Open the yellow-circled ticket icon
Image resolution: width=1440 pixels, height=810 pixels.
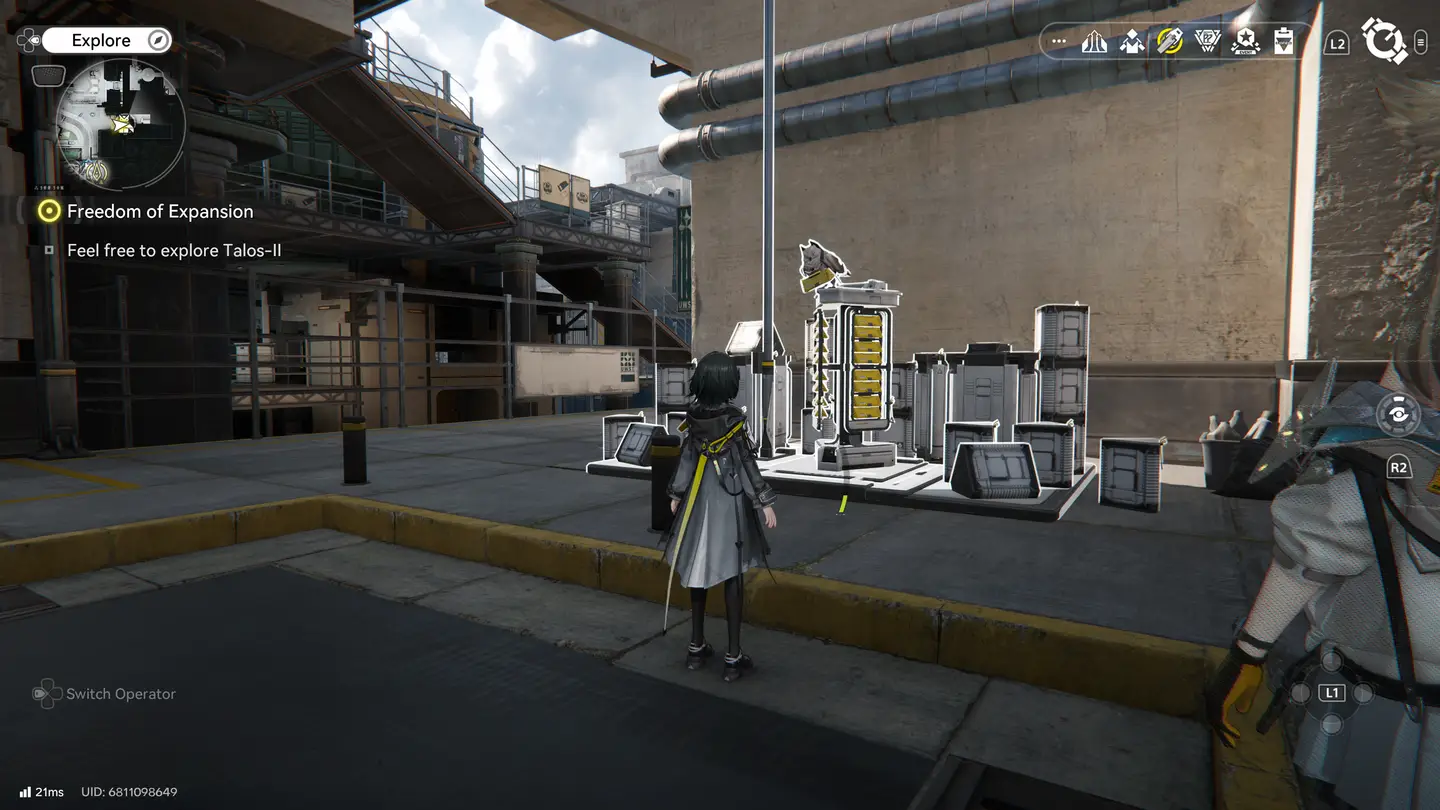click(x=1170, y=42)
